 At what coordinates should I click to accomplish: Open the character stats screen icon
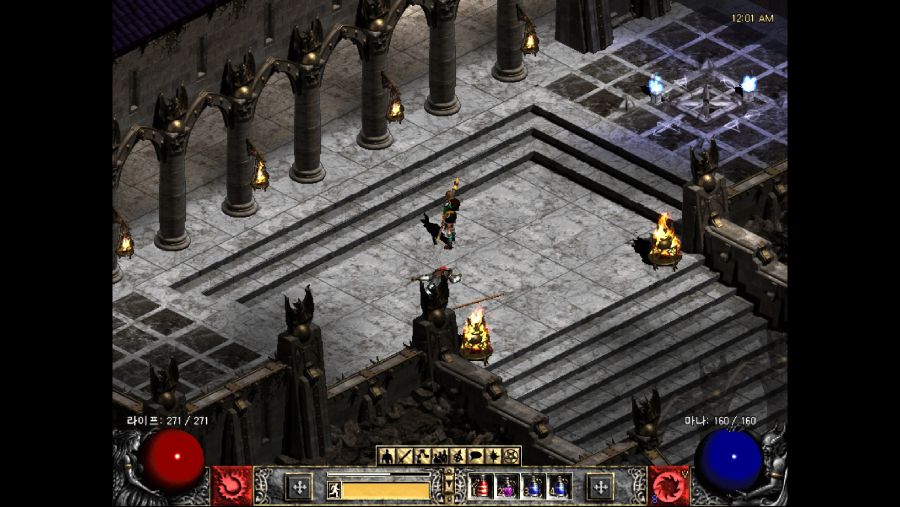tap(387, 456)
